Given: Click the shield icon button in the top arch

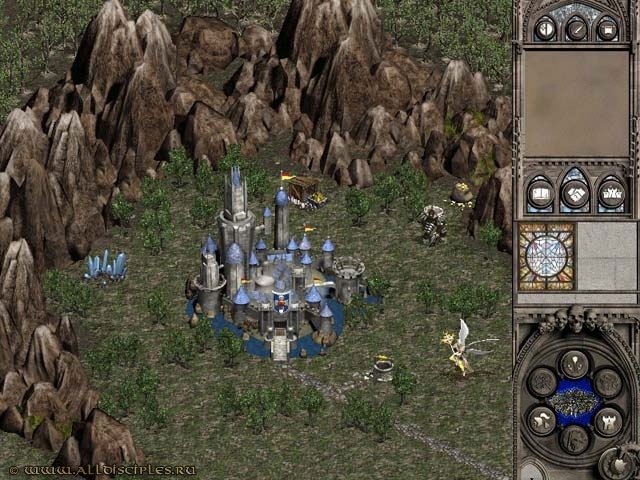Looking at the screenshot, I should 545,28.
